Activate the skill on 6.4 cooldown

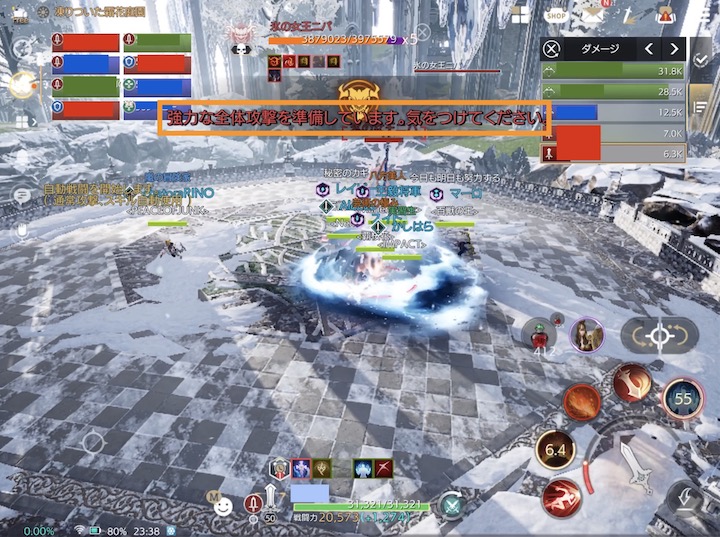555,449
